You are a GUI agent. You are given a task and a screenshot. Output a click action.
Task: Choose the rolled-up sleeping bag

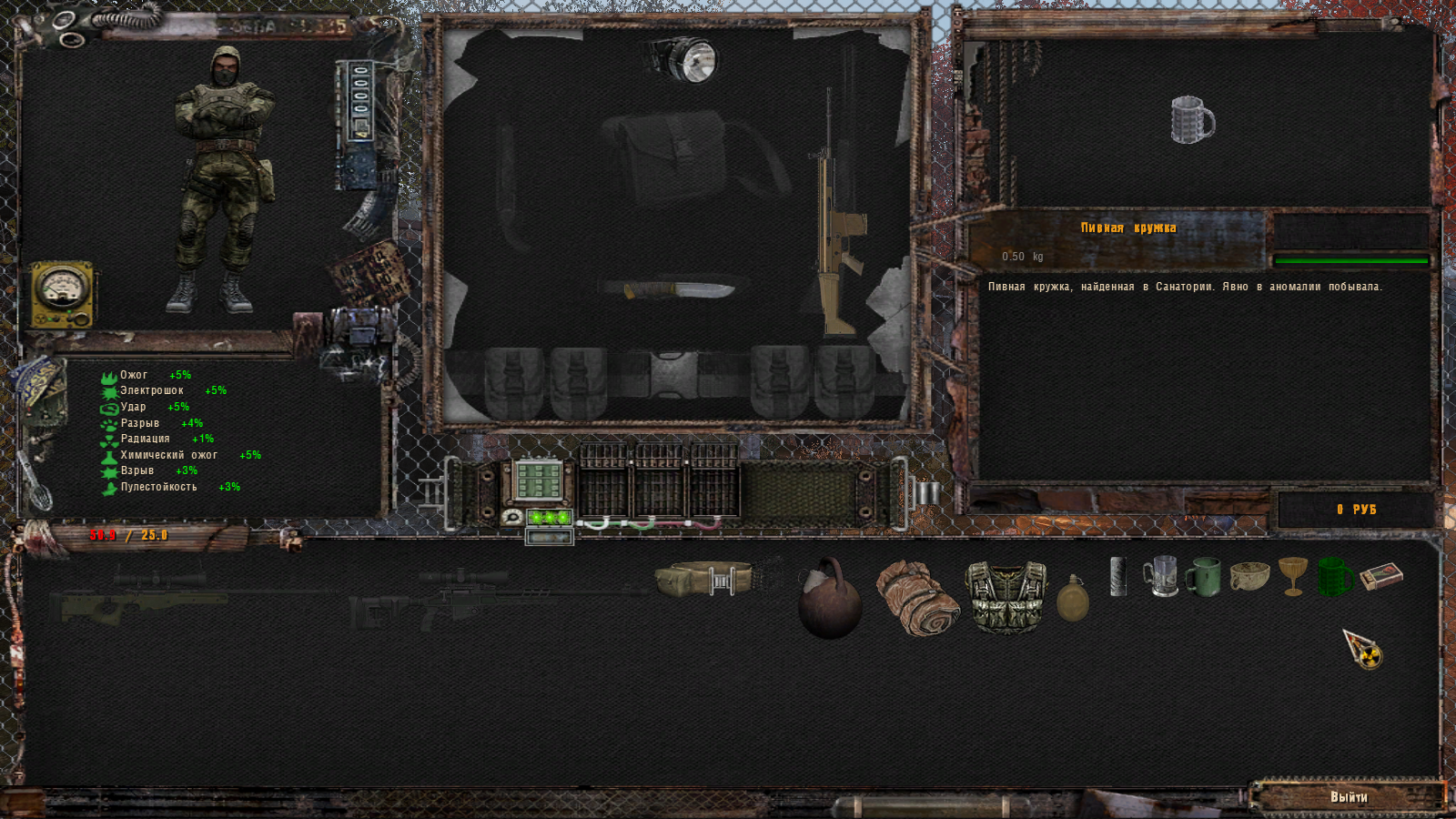[x=917, y=598]
